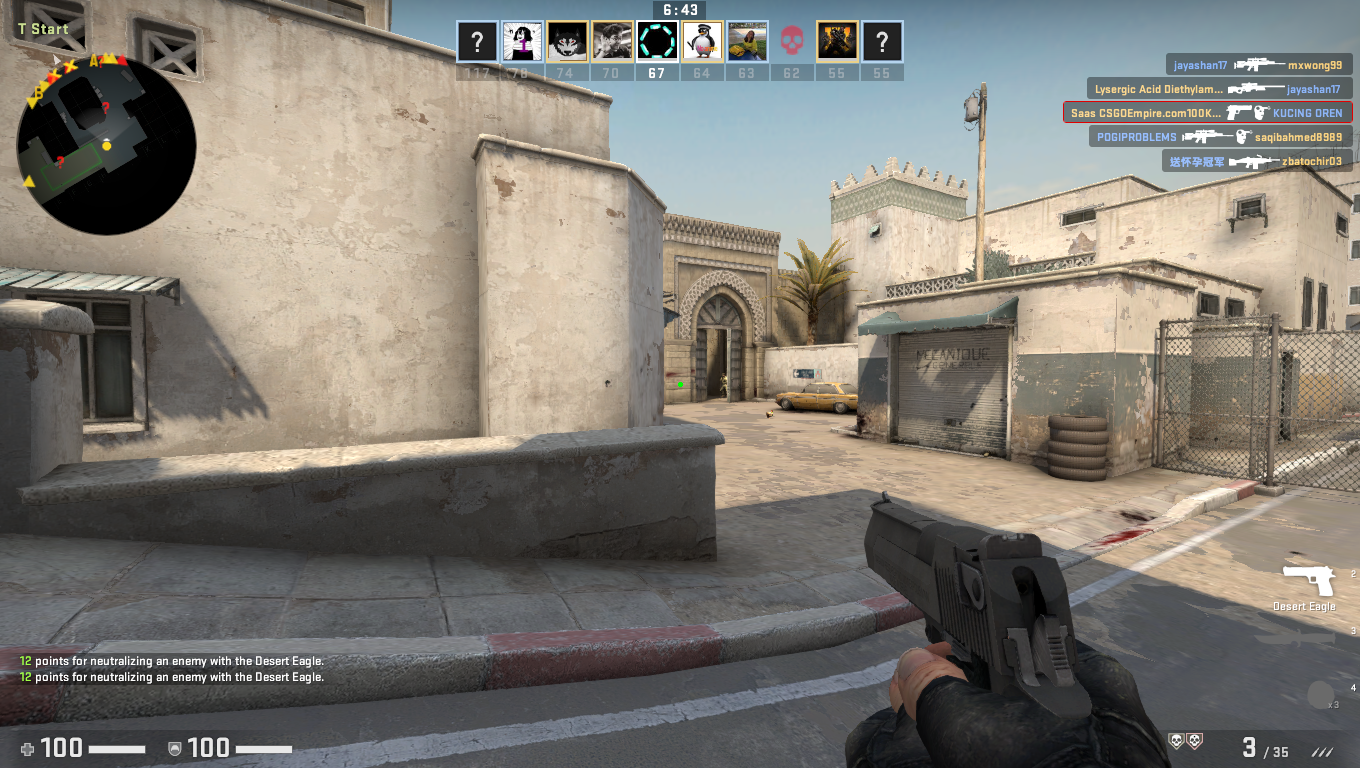Screen dimensions: 1360x768
Task: Choose the teal ring player avatar
Action: [657, 42]
